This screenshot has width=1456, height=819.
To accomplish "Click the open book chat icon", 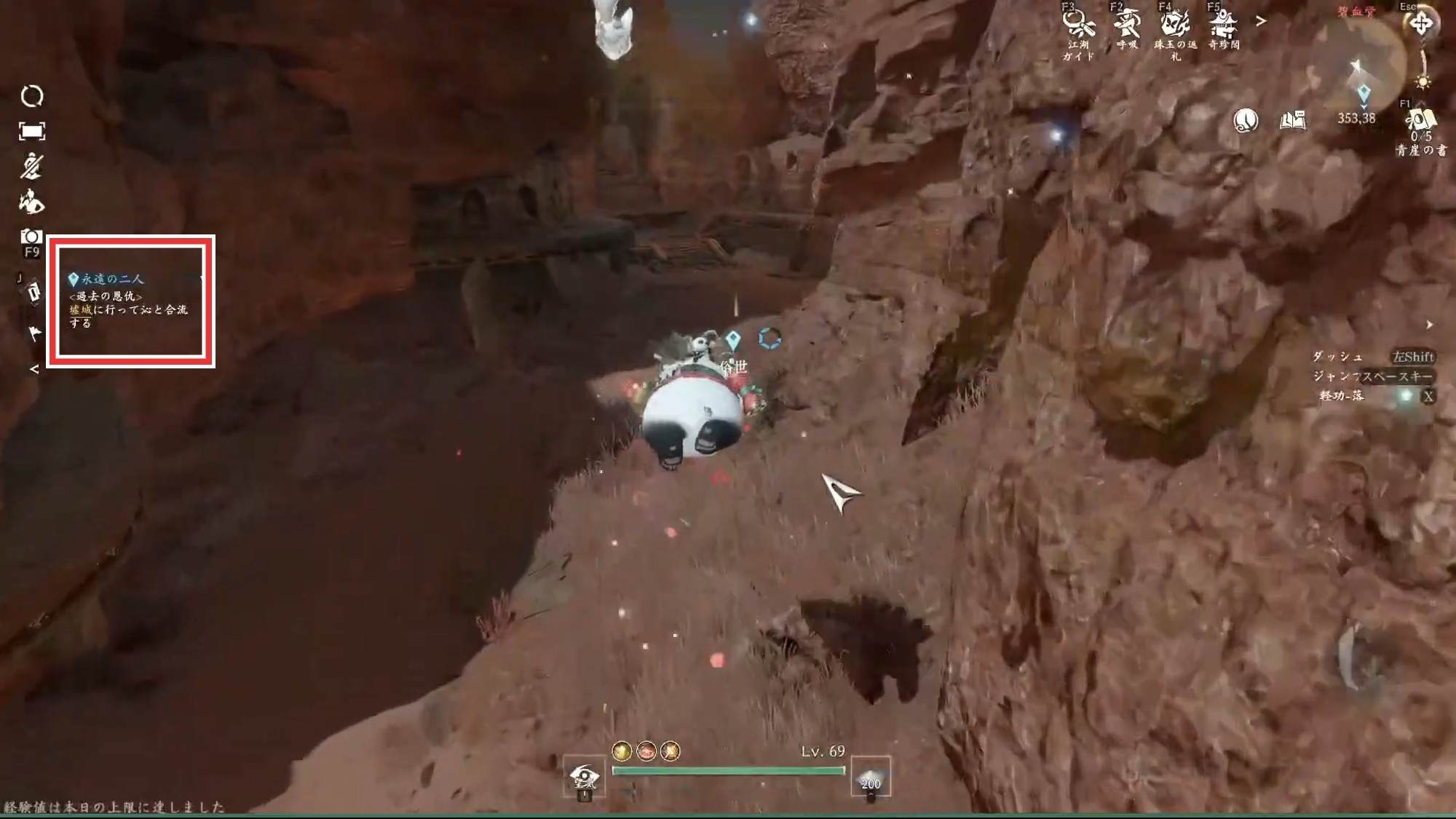I will coord(1293,120).
